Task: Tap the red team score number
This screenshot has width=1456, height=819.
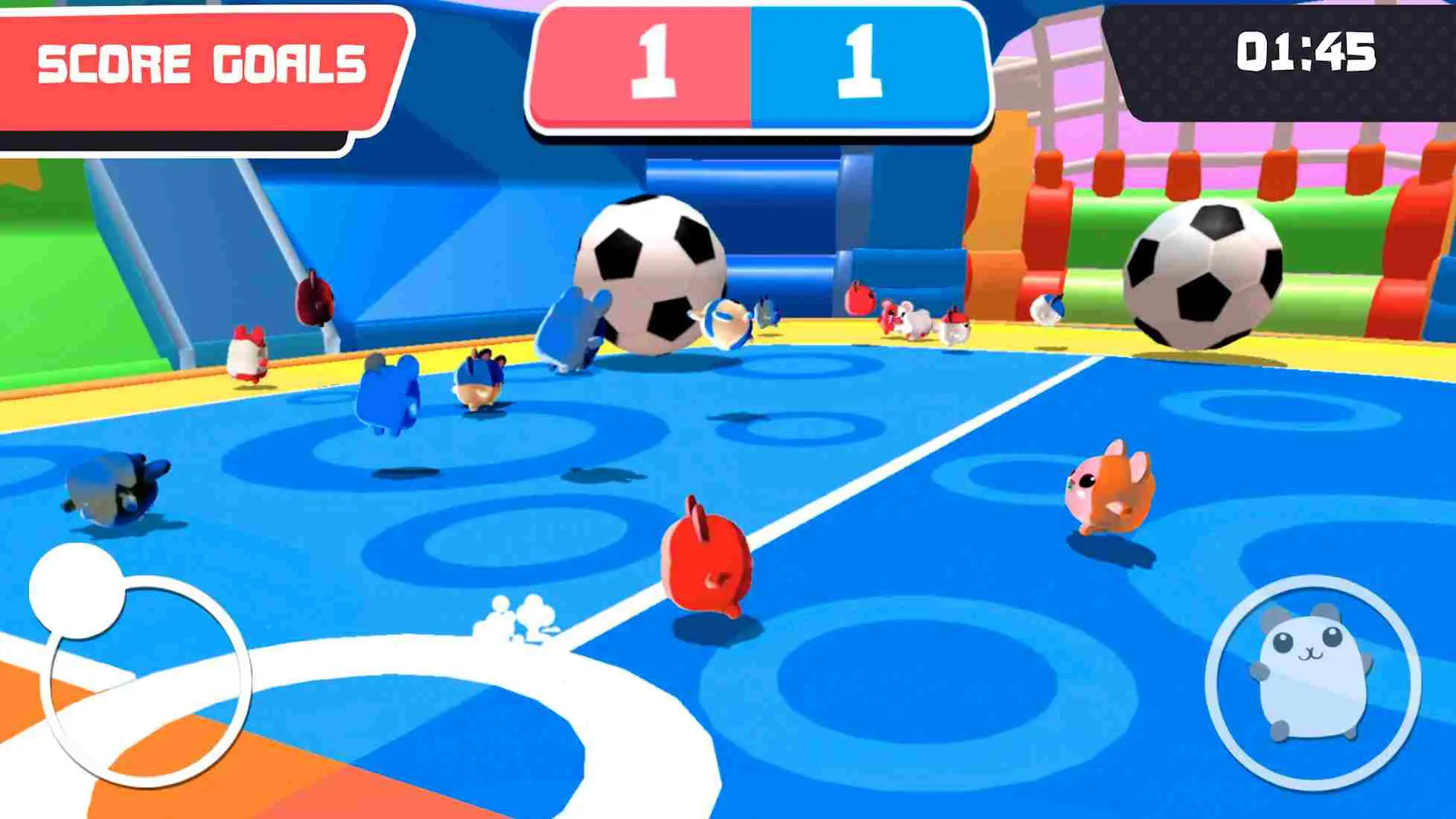Action: pyautogui.click(x=655, y=60)
